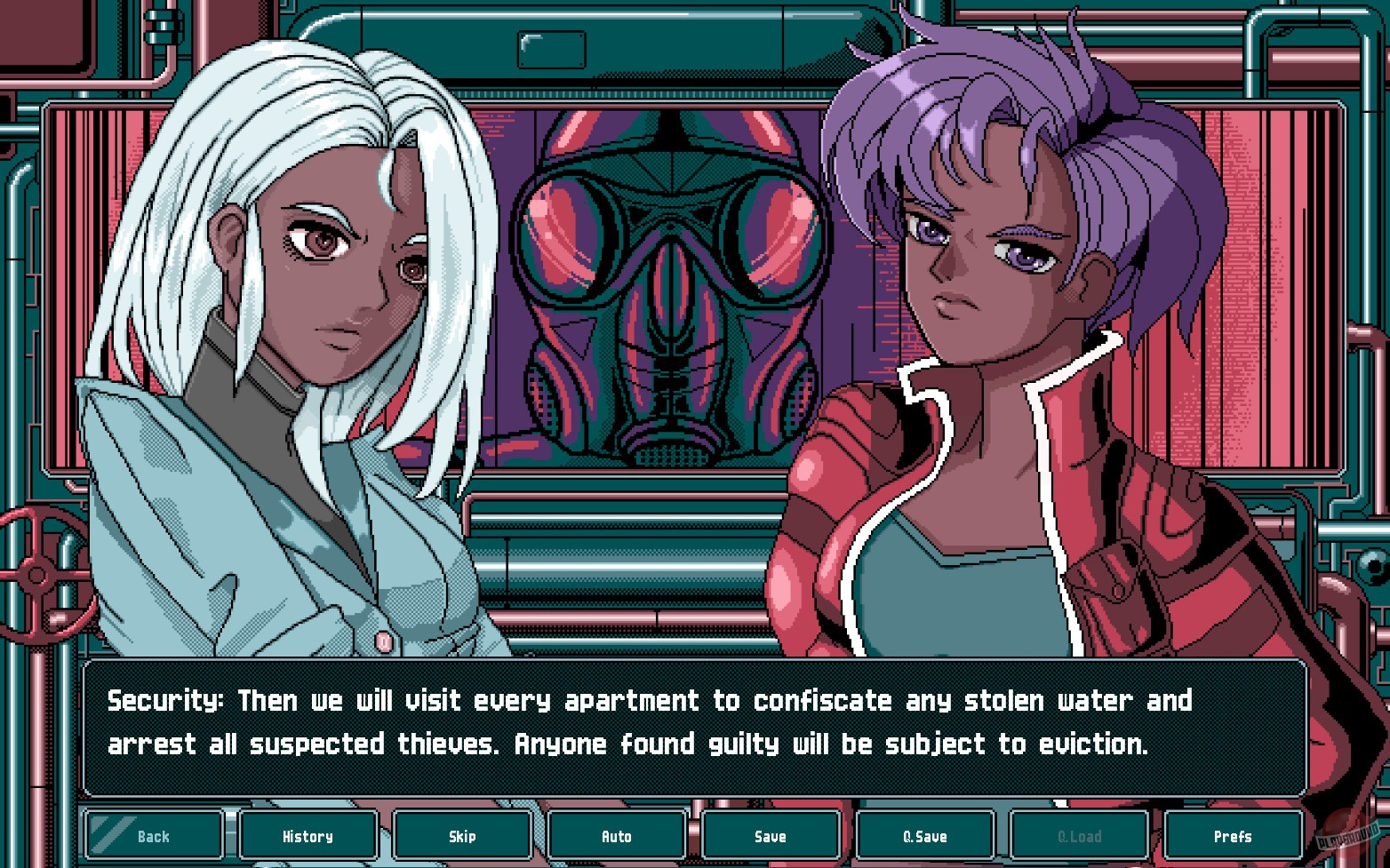Open the History dialogue log
Screen dimensions: 1390x868
tap(308, 835)
